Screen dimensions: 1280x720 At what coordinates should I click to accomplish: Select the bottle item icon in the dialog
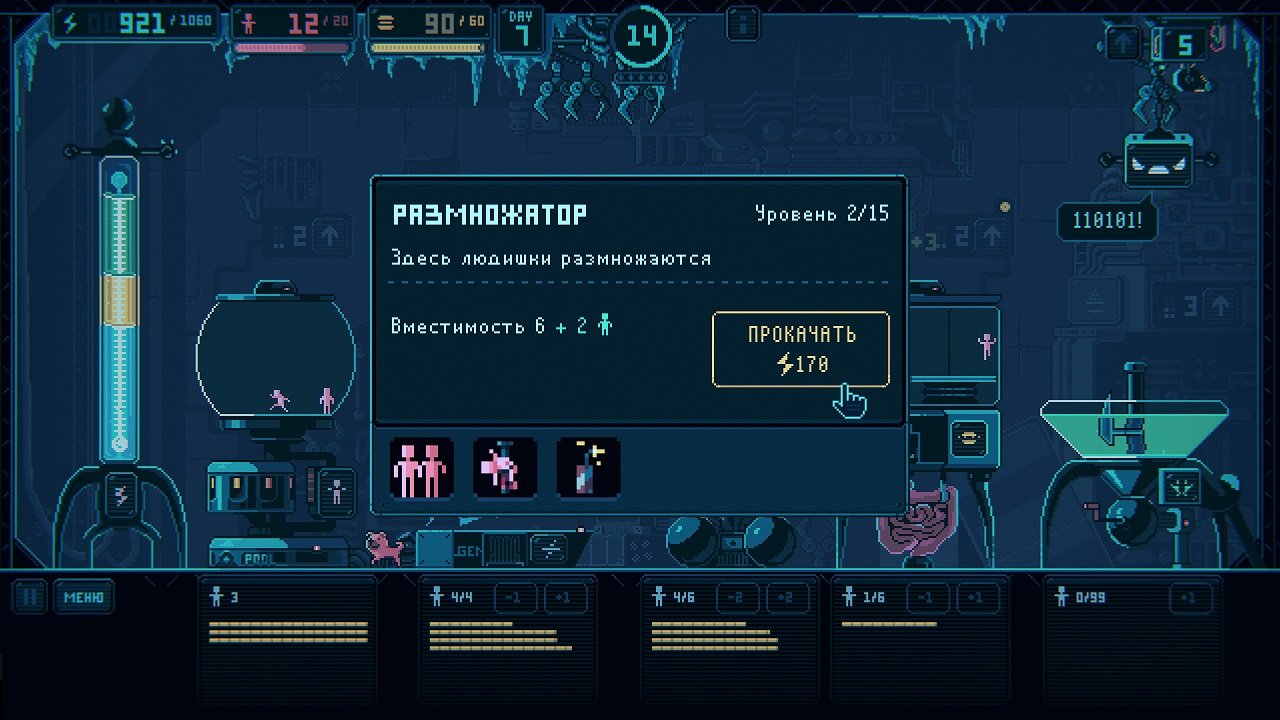coord(589,466)
